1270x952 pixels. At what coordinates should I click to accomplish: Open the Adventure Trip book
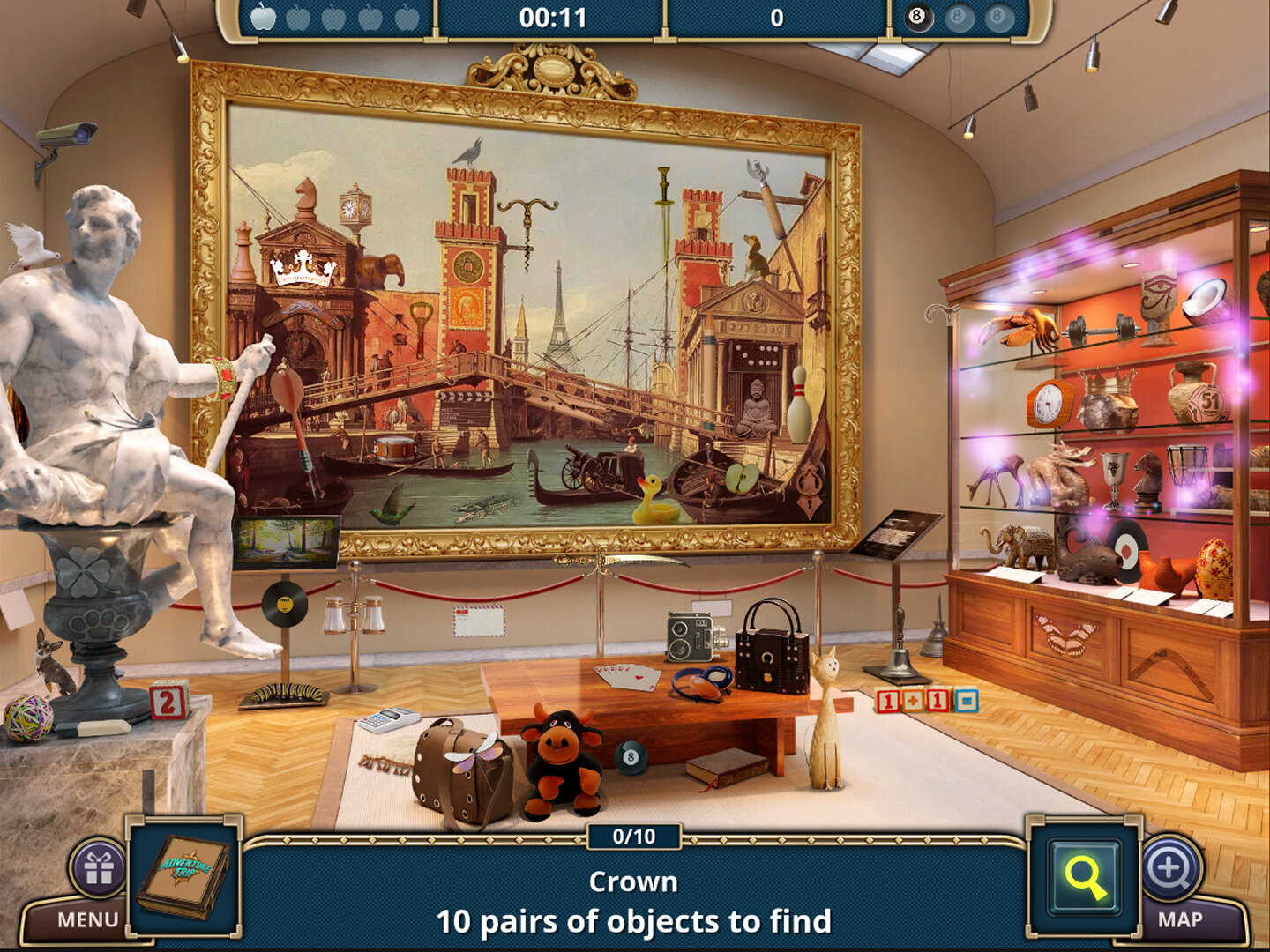coord(184,875)
